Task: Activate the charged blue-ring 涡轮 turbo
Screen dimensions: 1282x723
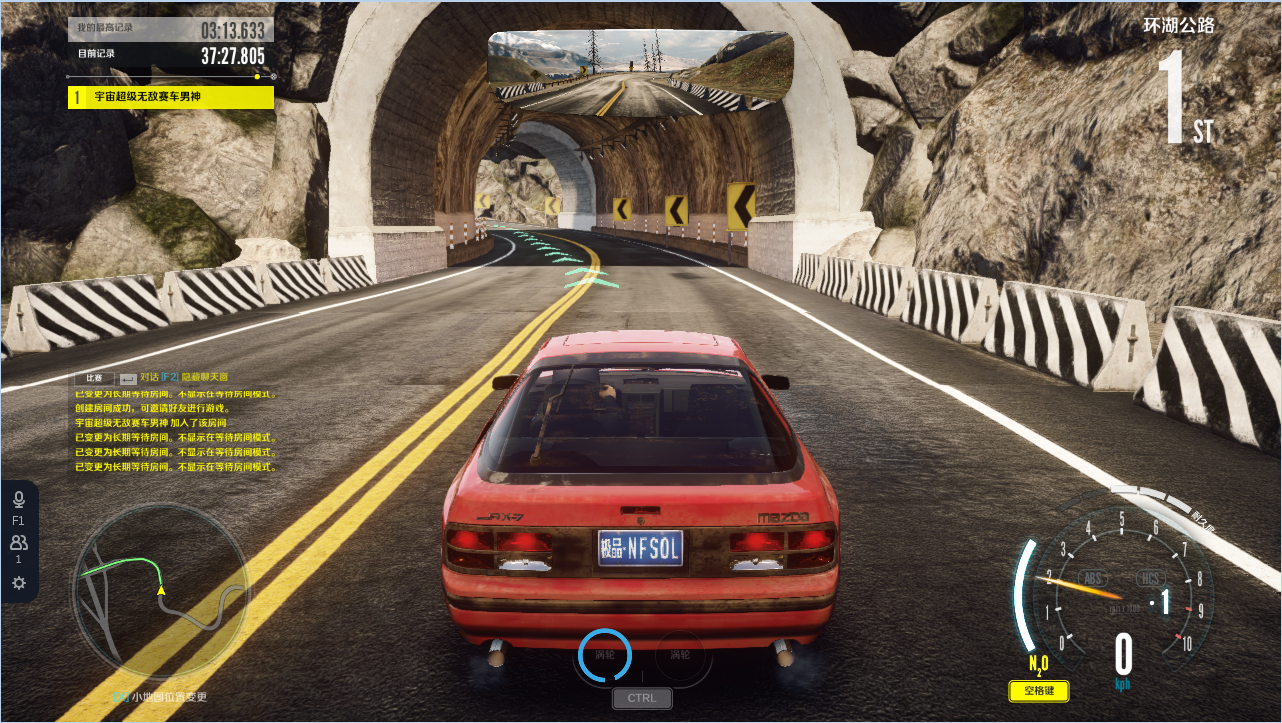Action: (605, 655)
